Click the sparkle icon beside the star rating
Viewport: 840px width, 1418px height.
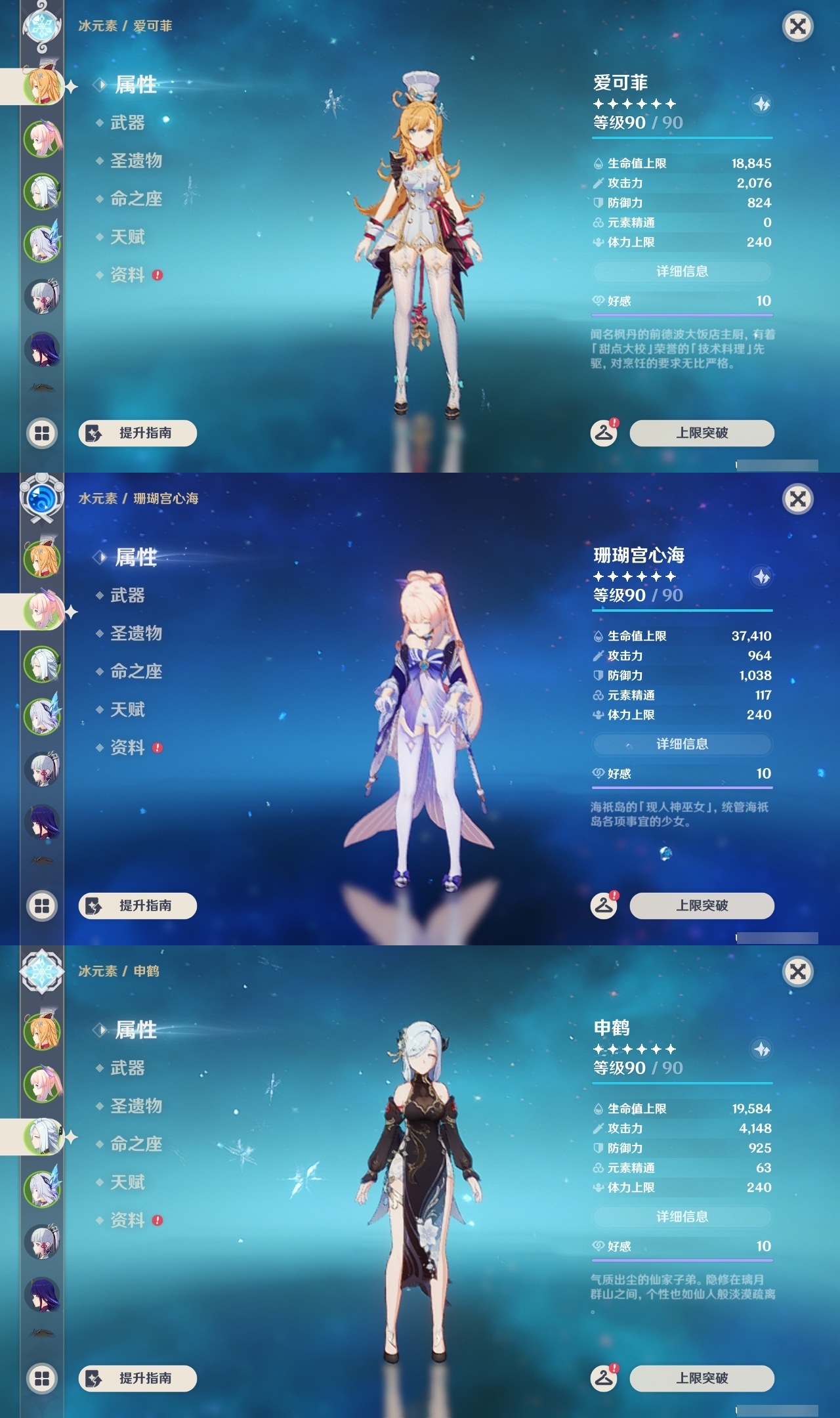coord(761,102)
